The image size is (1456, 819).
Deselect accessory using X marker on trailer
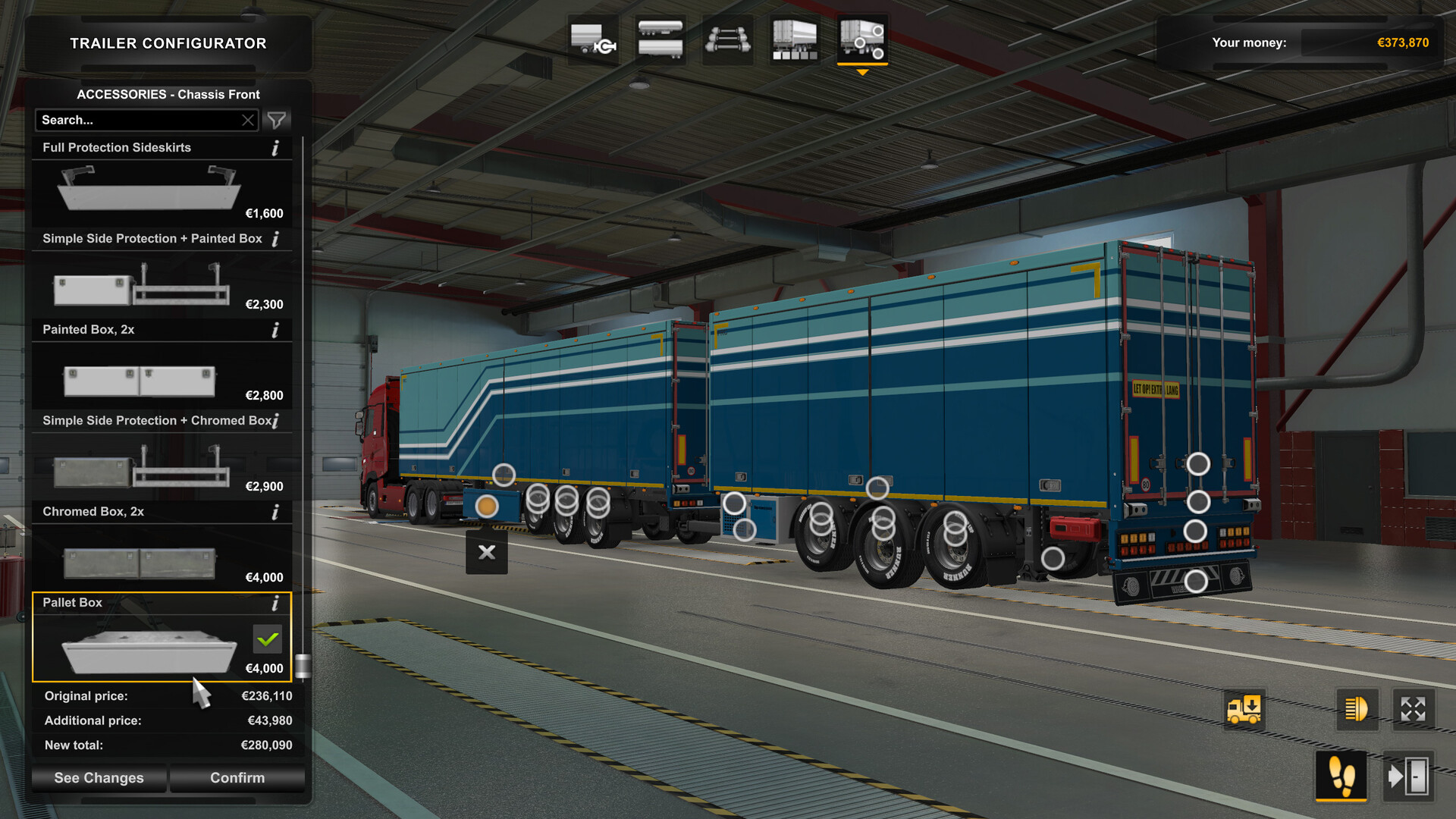pyautogui.click(x=486, y=553)
